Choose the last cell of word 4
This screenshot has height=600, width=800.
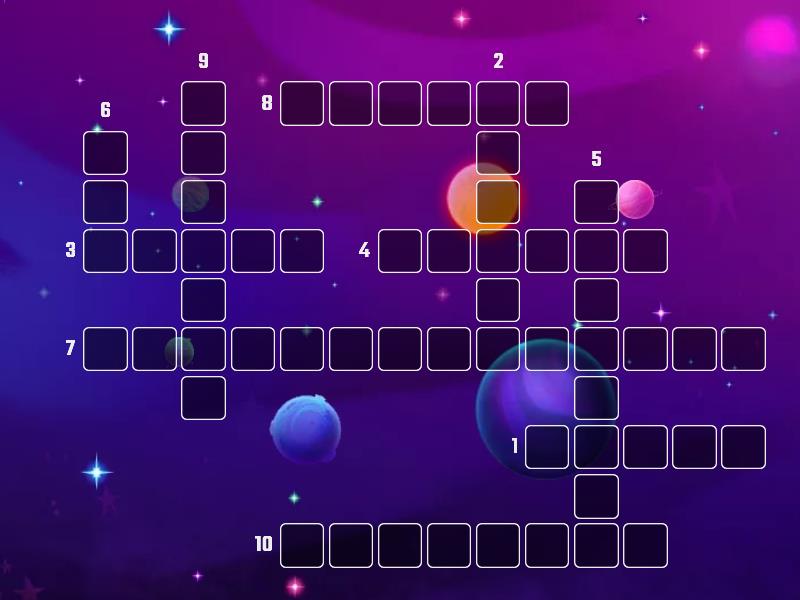pyautogui.click(x=645, y=250)
